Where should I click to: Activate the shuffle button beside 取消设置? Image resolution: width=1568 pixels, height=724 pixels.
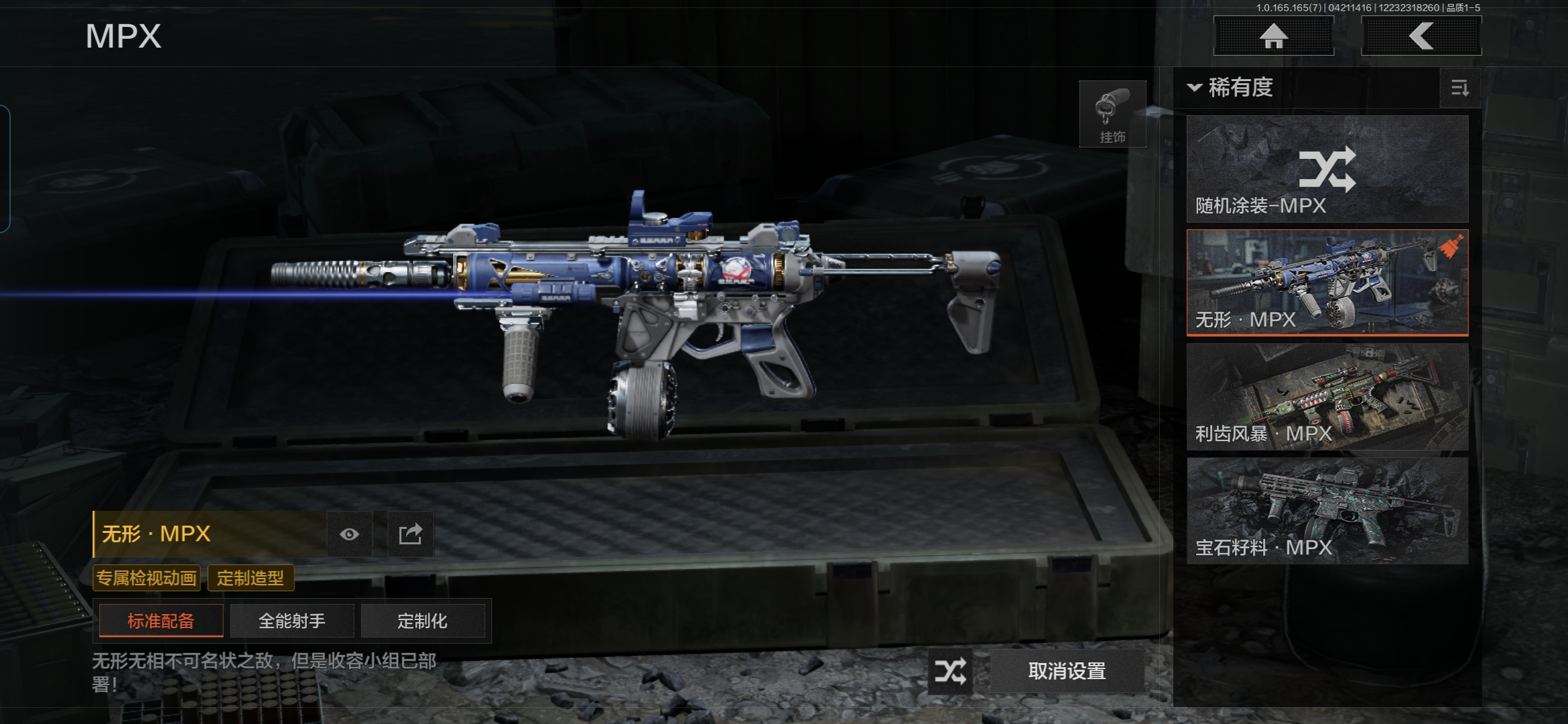coord(950,671)
